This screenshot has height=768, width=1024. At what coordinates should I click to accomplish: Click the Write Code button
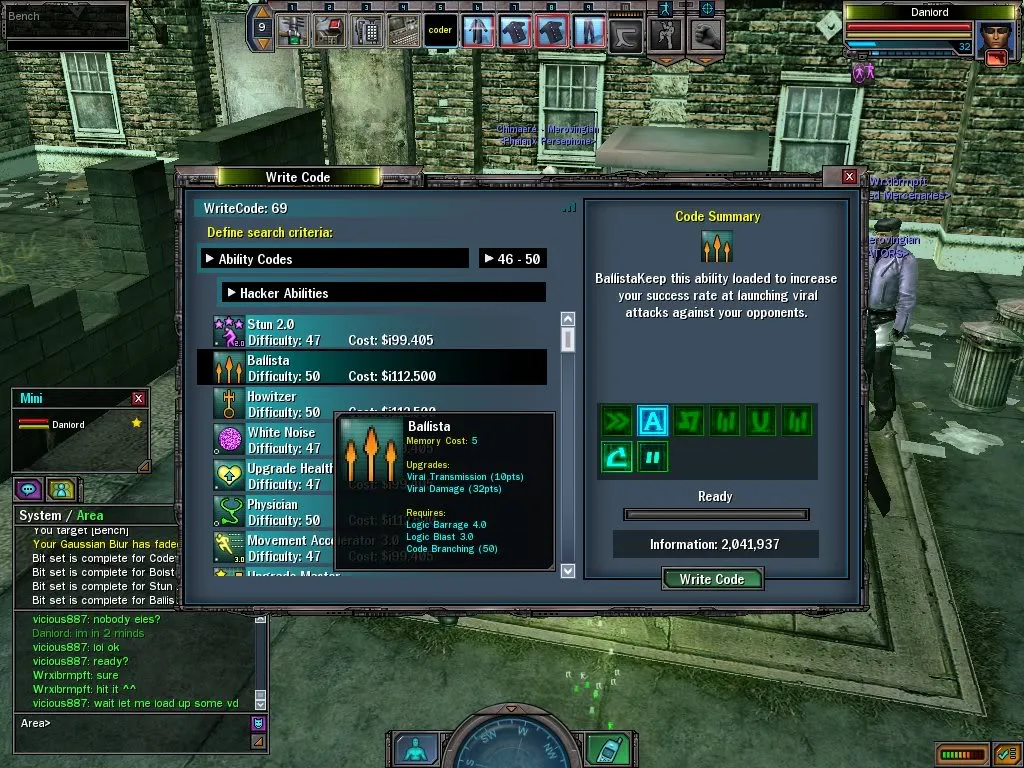[x=711, y=579]
